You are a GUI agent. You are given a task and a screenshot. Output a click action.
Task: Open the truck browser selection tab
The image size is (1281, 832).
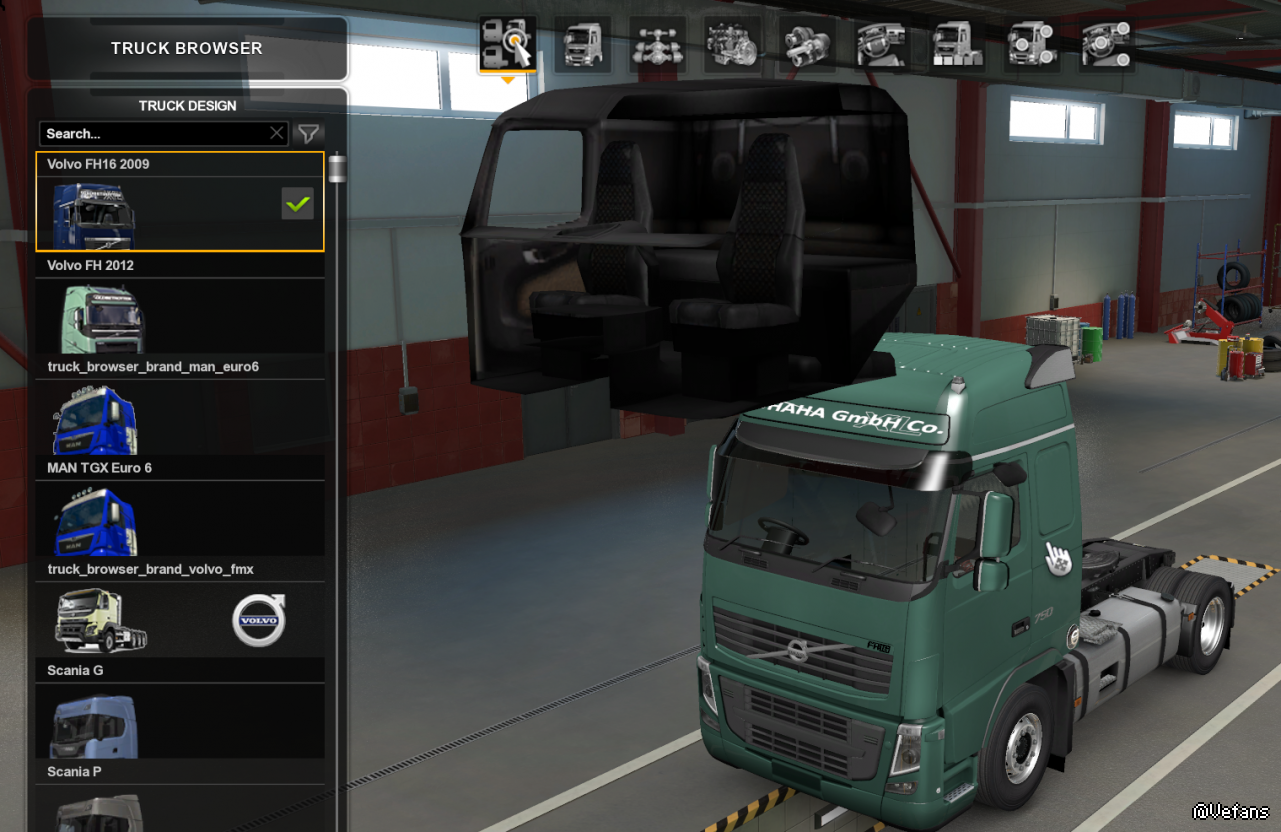pos(508,44)
